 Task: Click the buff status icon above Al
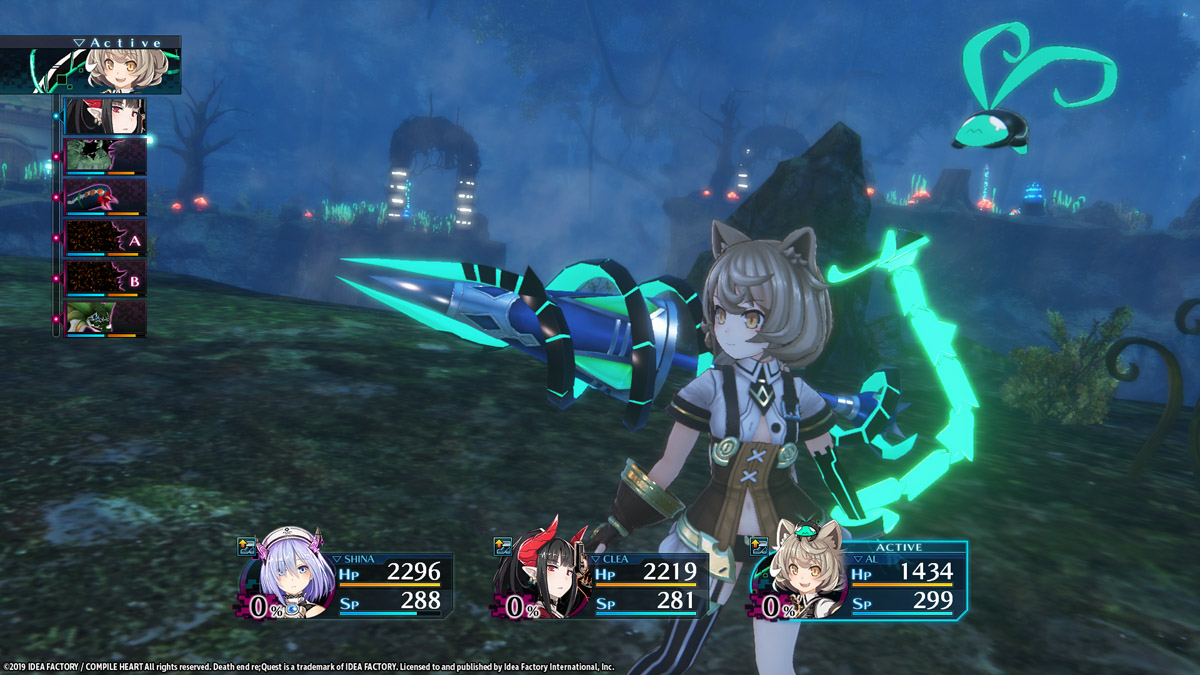[x=759, y=546]
